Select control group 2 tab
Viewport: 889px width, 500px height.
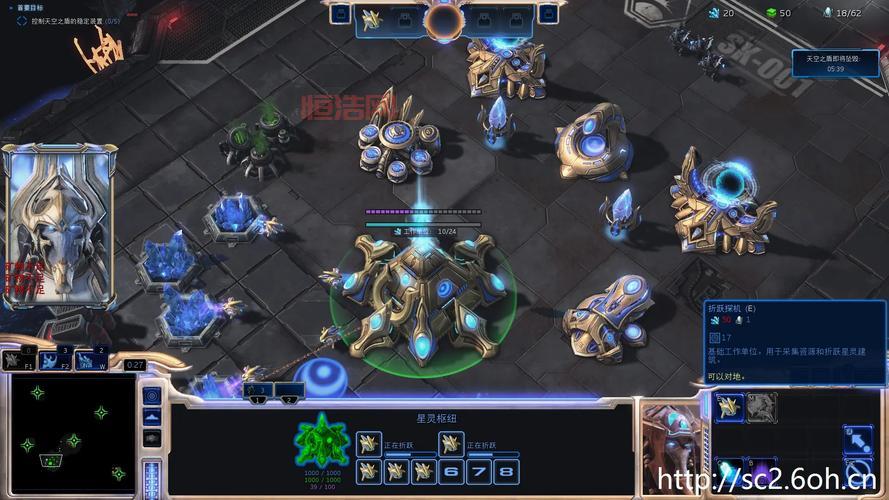(x=289, y=391)
